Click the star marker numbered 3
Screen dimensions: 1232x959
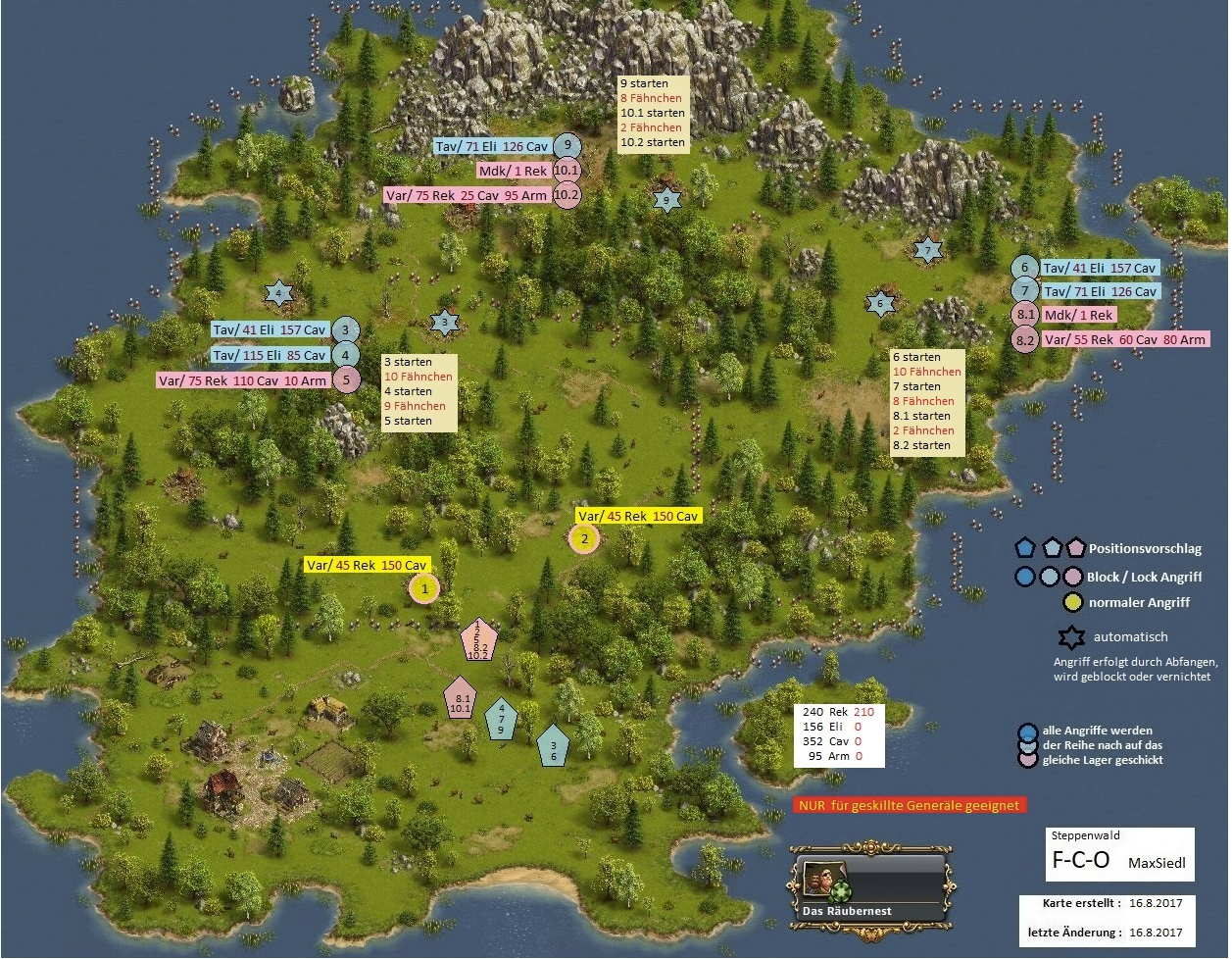444,322
